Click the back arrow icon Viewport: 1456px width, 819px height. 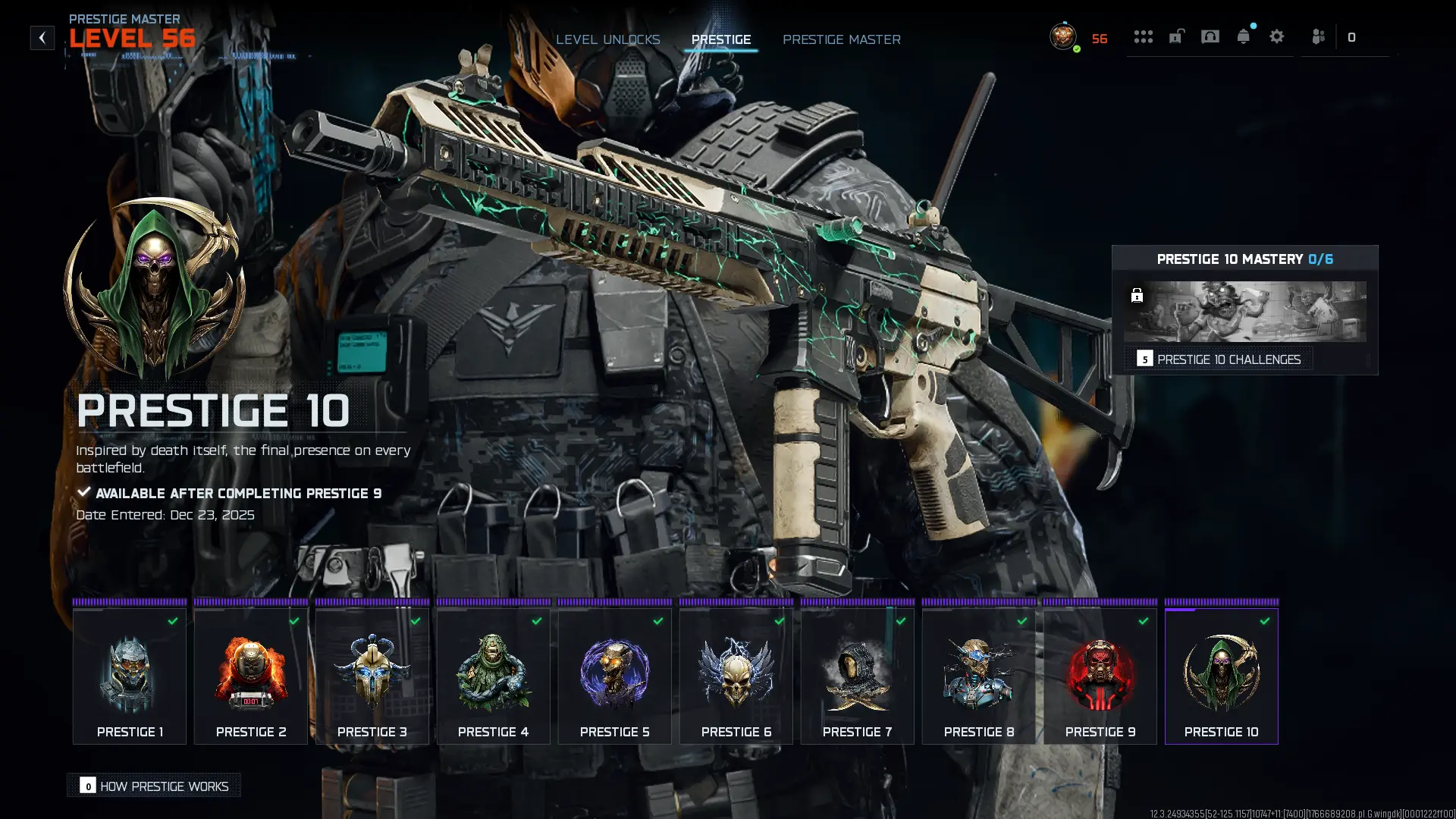click(x=42, y=38)
